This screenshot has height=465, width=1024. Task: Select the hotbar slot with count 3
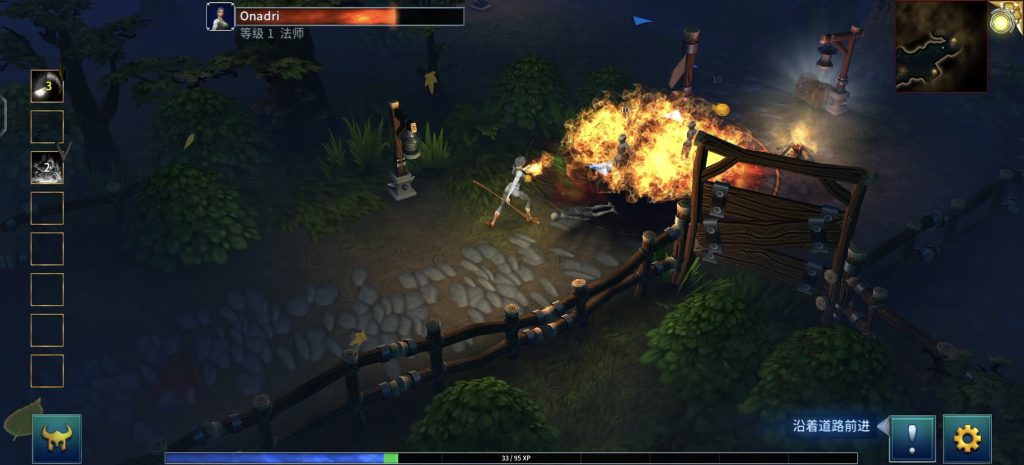click(47, 86)
